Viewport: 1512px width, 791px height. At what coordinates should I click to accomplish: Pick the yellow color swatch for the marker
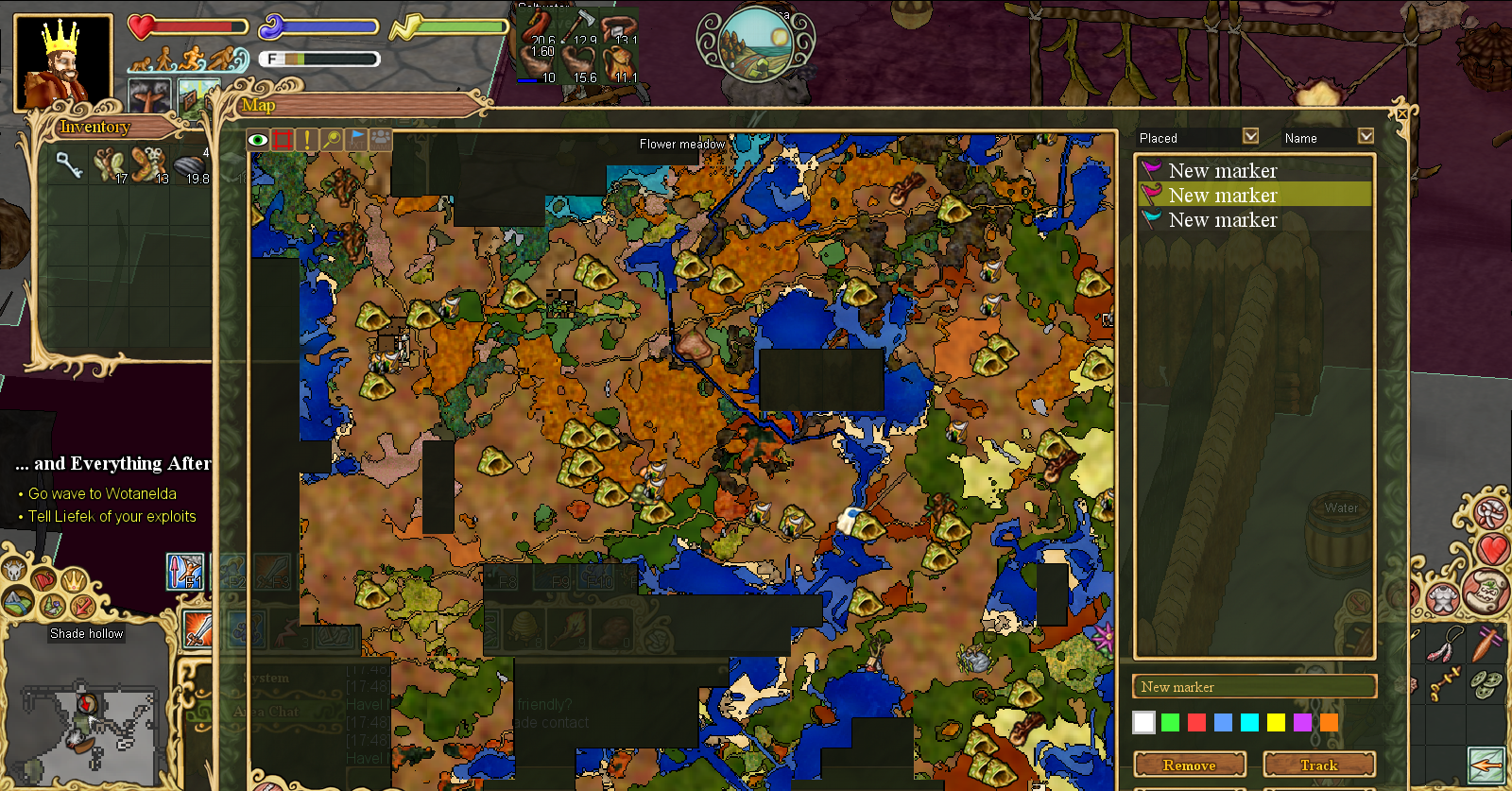click(1275, 721)
